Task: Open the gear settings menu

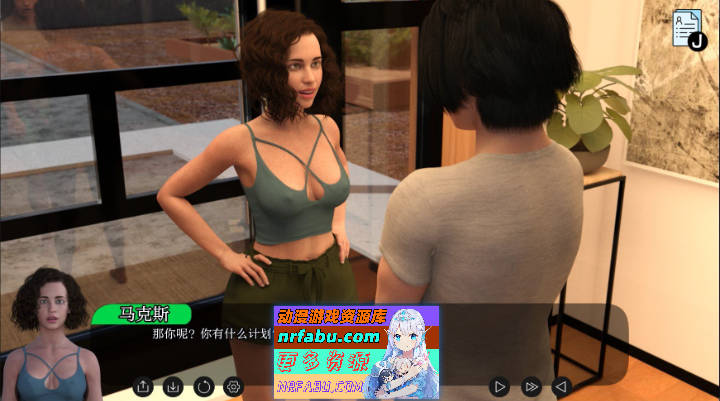Action: pos(234,385)
